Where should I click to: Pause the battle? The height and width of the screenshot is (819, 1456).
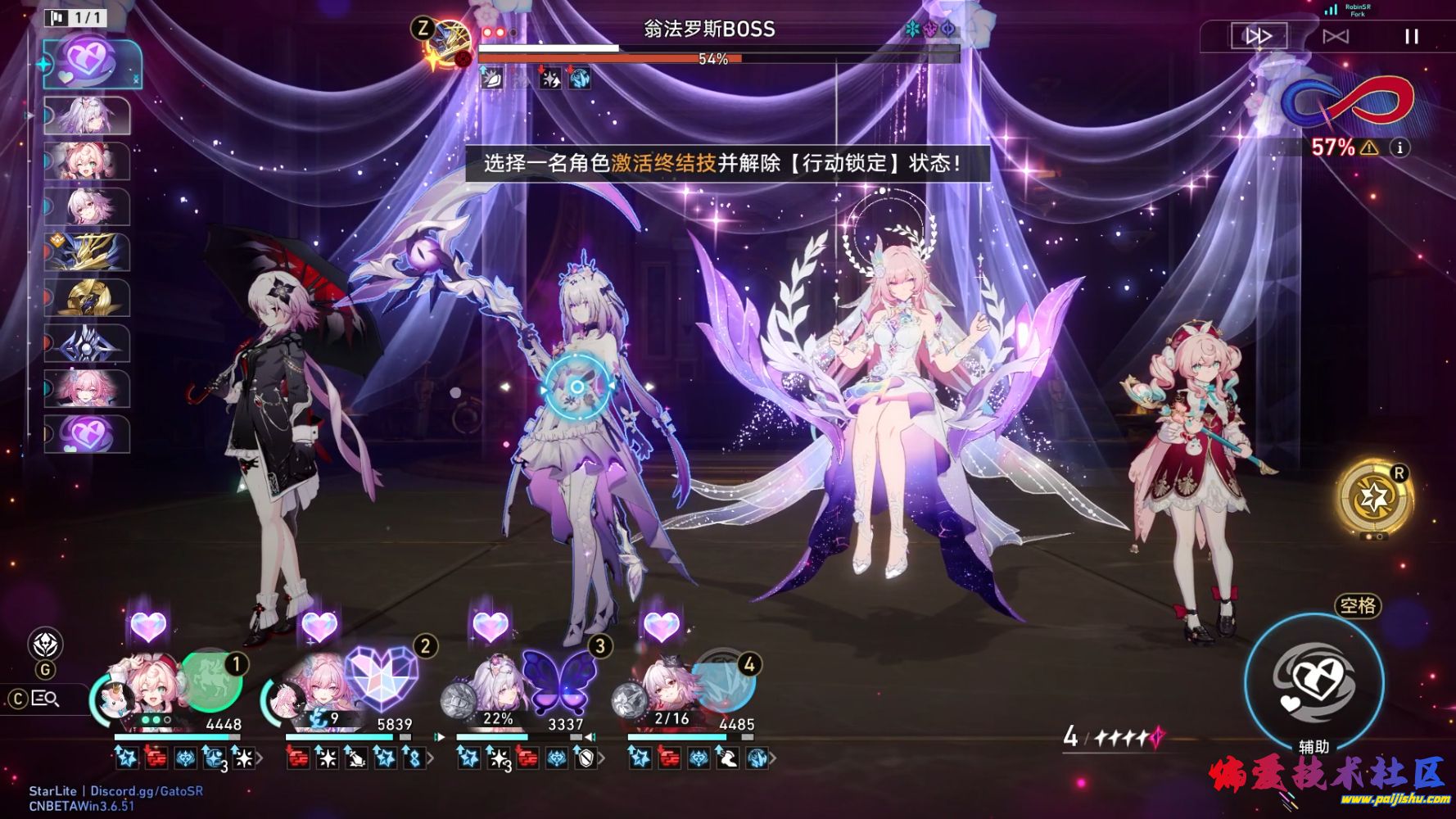[x=1411, y=37]
